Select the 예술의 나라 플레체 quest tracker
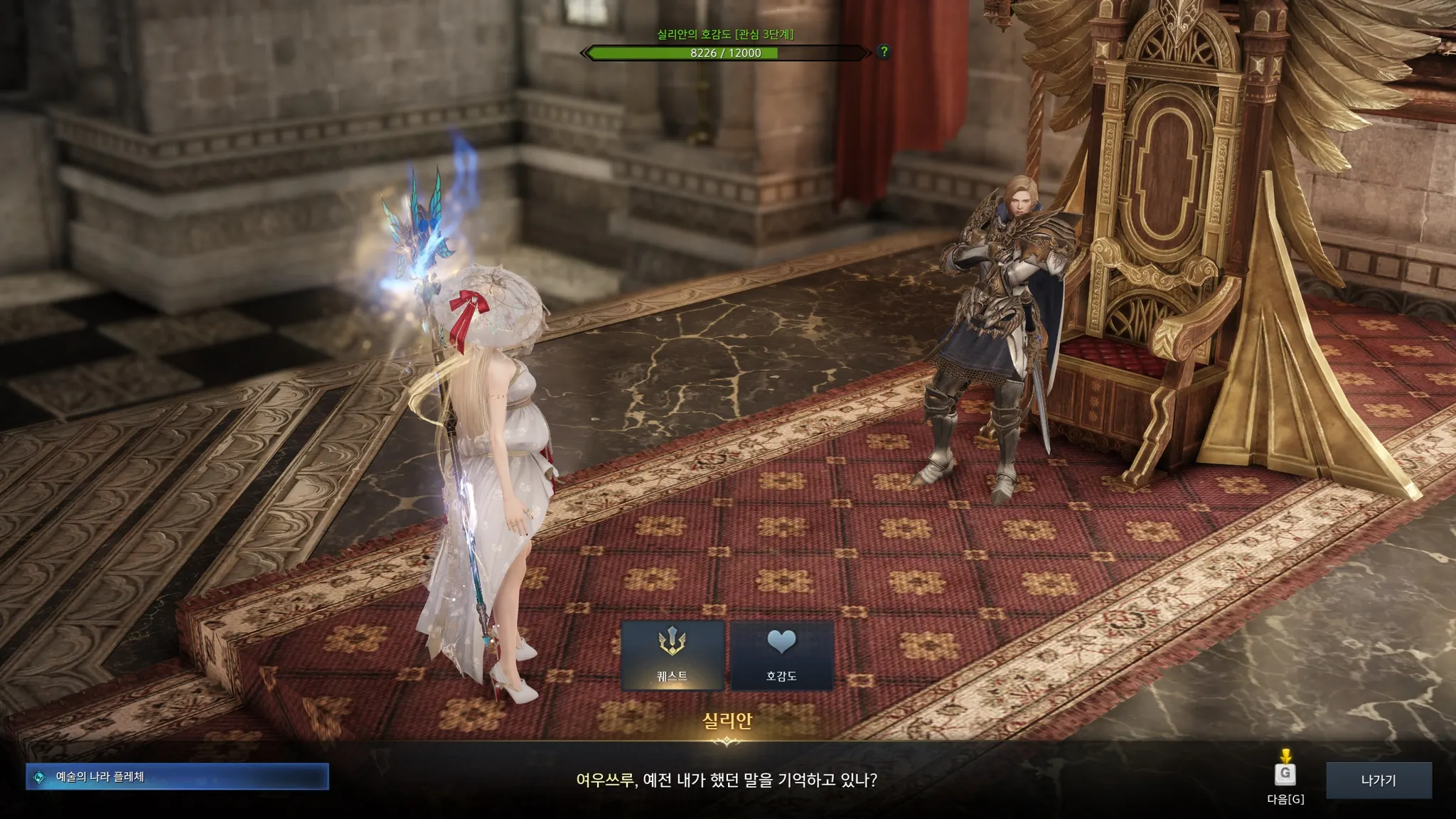Viewport: 1456px width, 819px height. click(177, 777)
